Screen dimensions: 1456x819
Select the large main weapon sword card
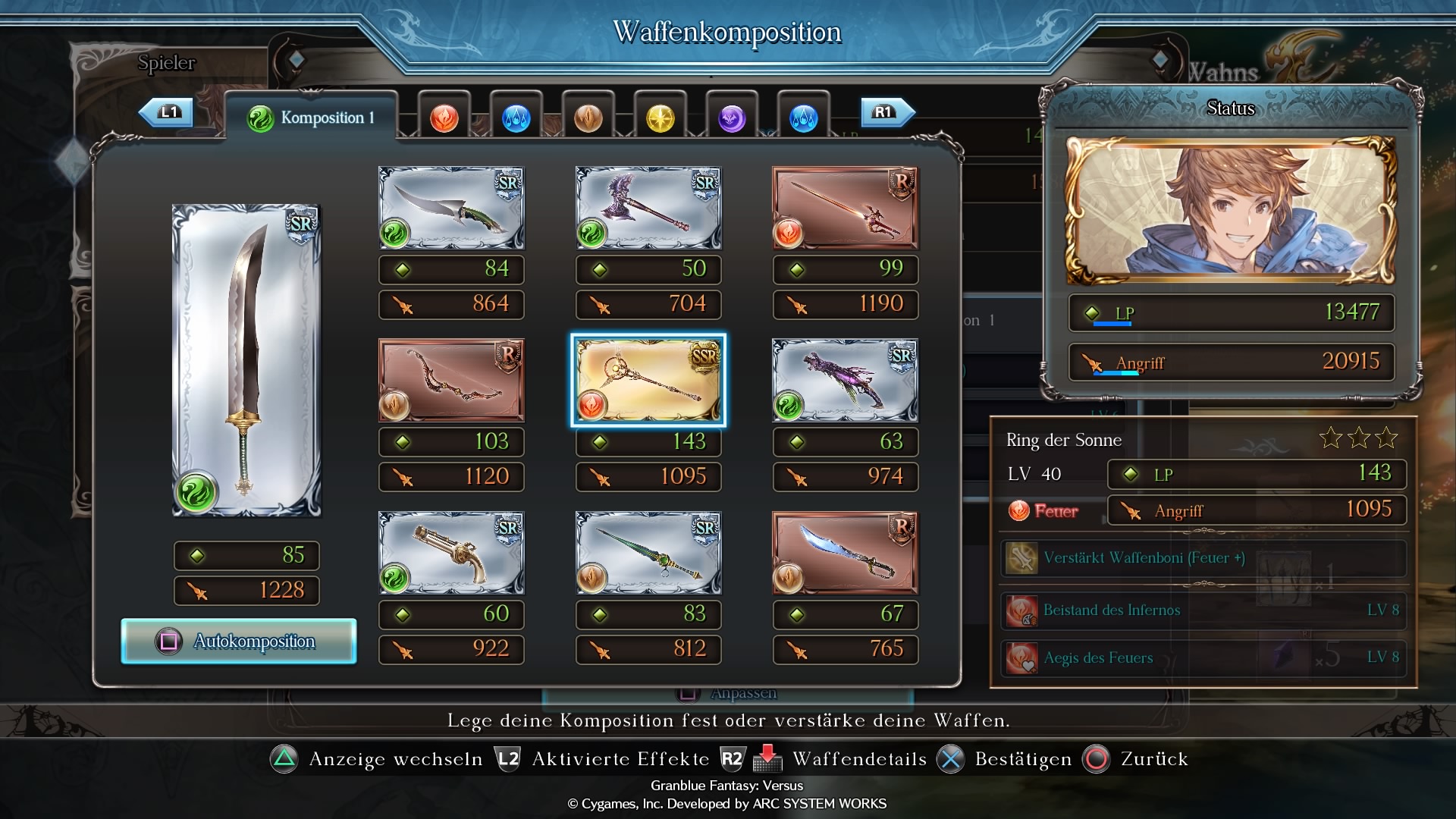[x=246, y=361]
